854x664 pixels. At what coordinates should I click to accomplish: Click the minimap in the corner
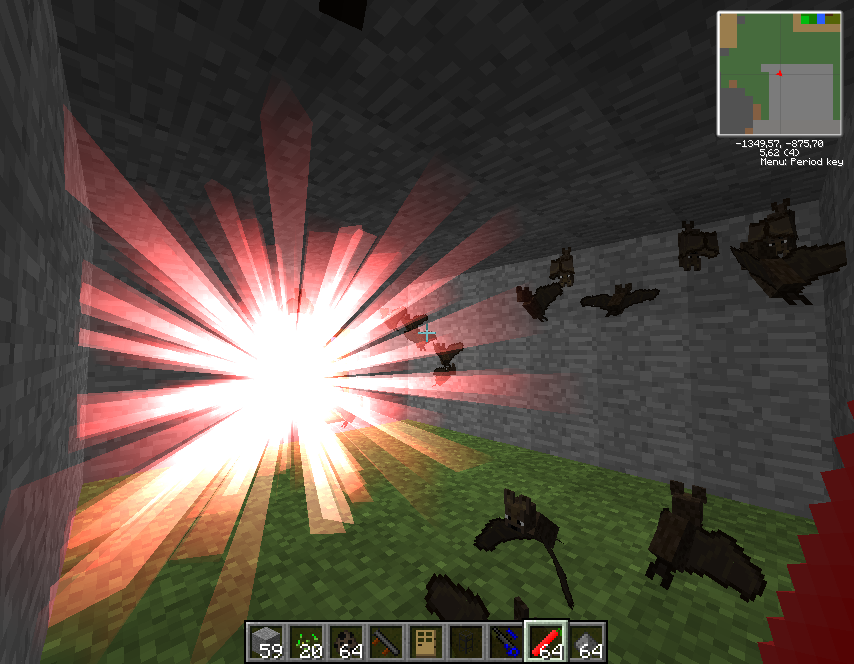(779, 73)
